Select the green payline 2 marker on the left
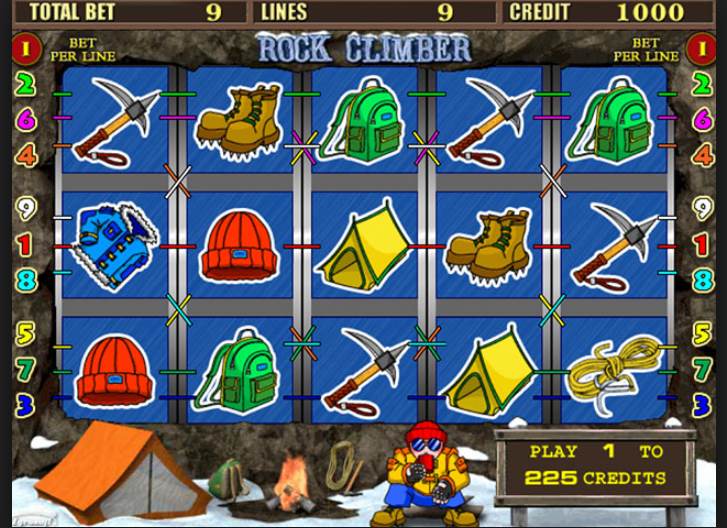 (26, 84)
